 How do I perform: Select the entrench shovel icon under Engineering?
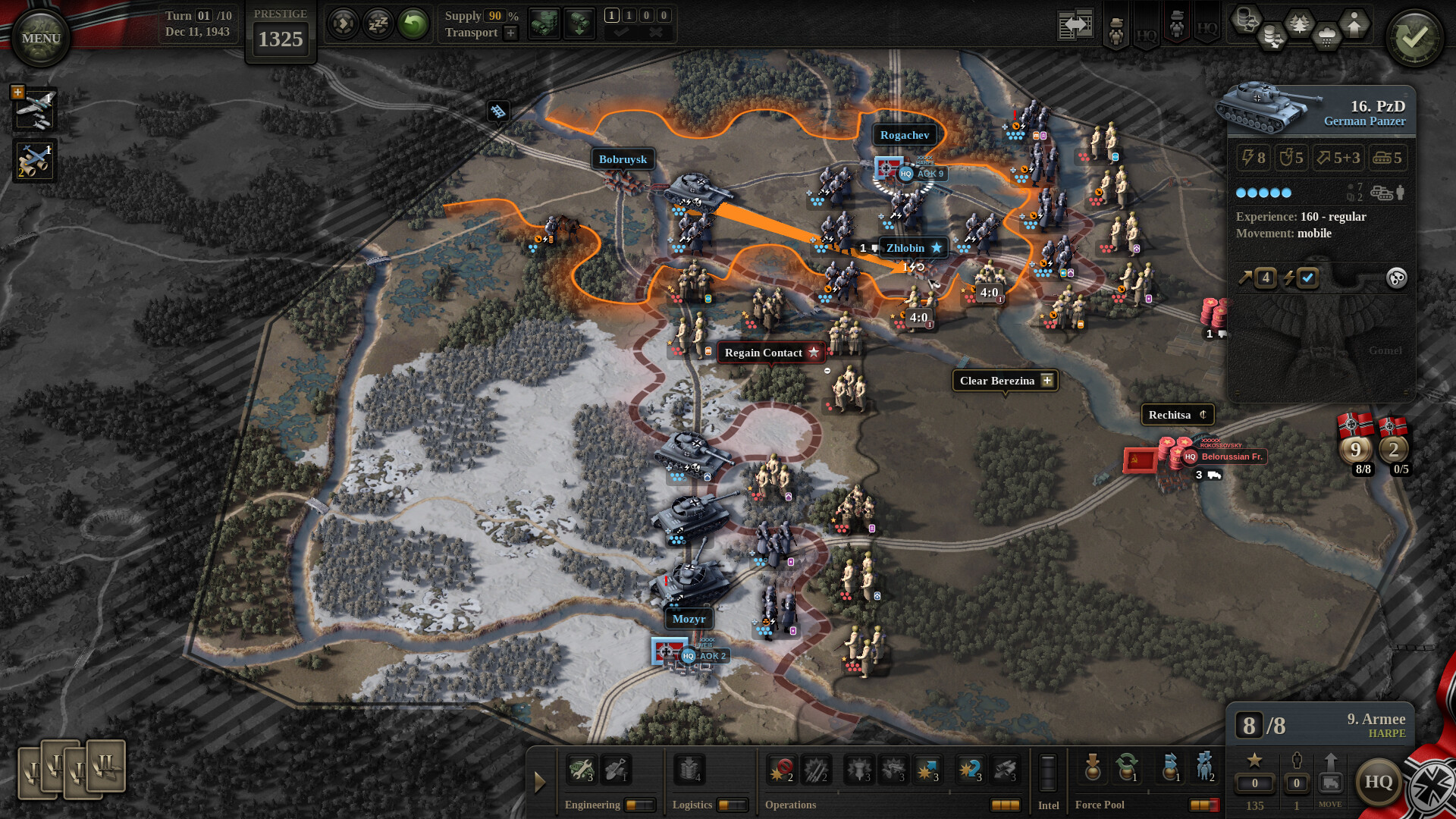coord(615,767)
